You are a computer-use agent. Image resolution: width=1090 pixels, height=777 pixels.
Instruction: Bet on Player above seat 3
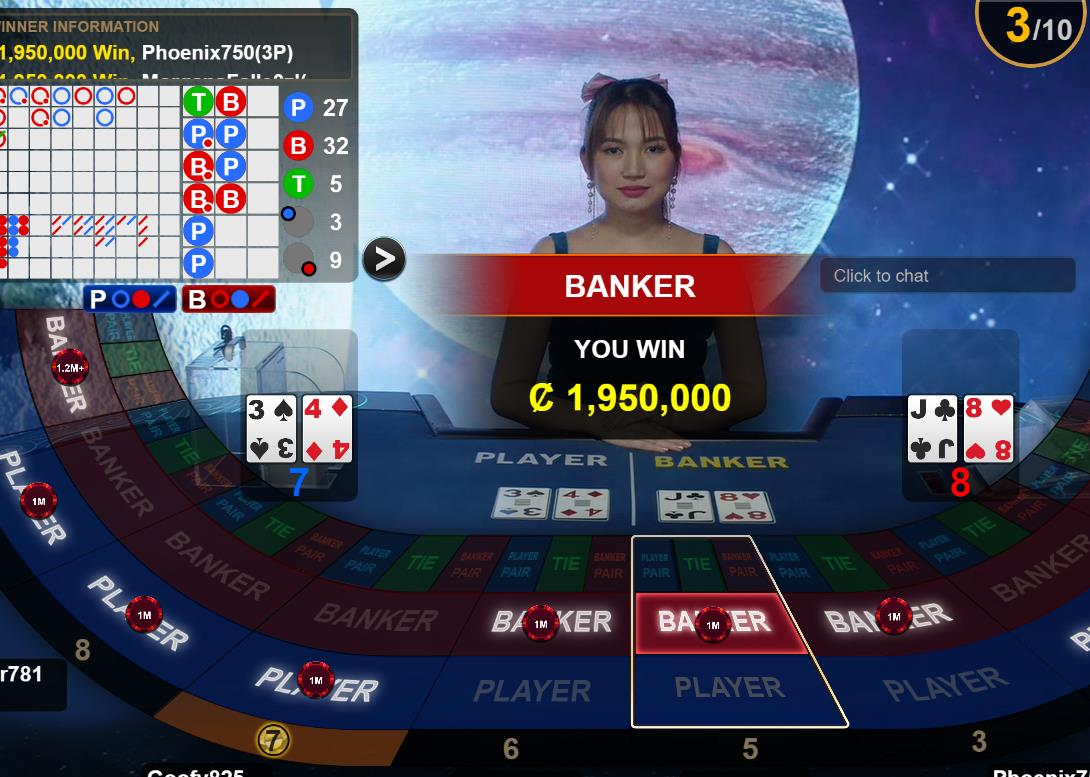pyautogui.click(x=944, y=686)
